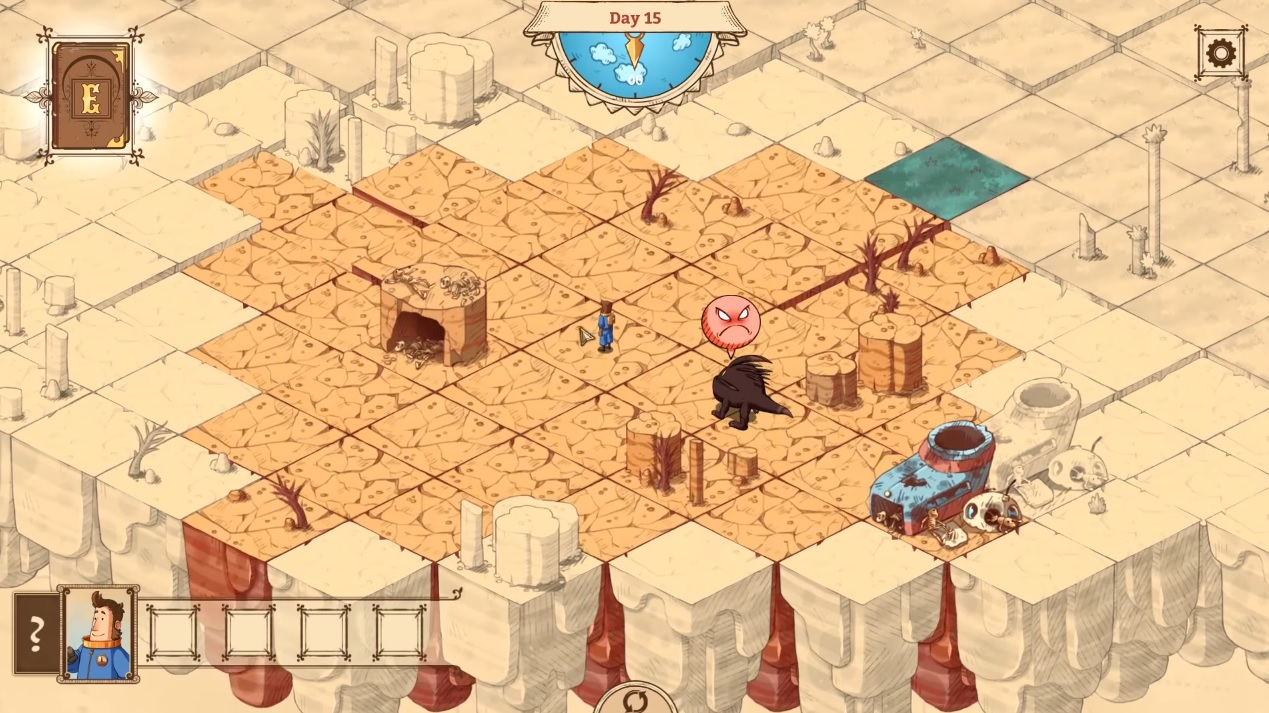Select the explorer character portrait
The height and width of the screenshot is (713, 1269).
click(98, 633)
